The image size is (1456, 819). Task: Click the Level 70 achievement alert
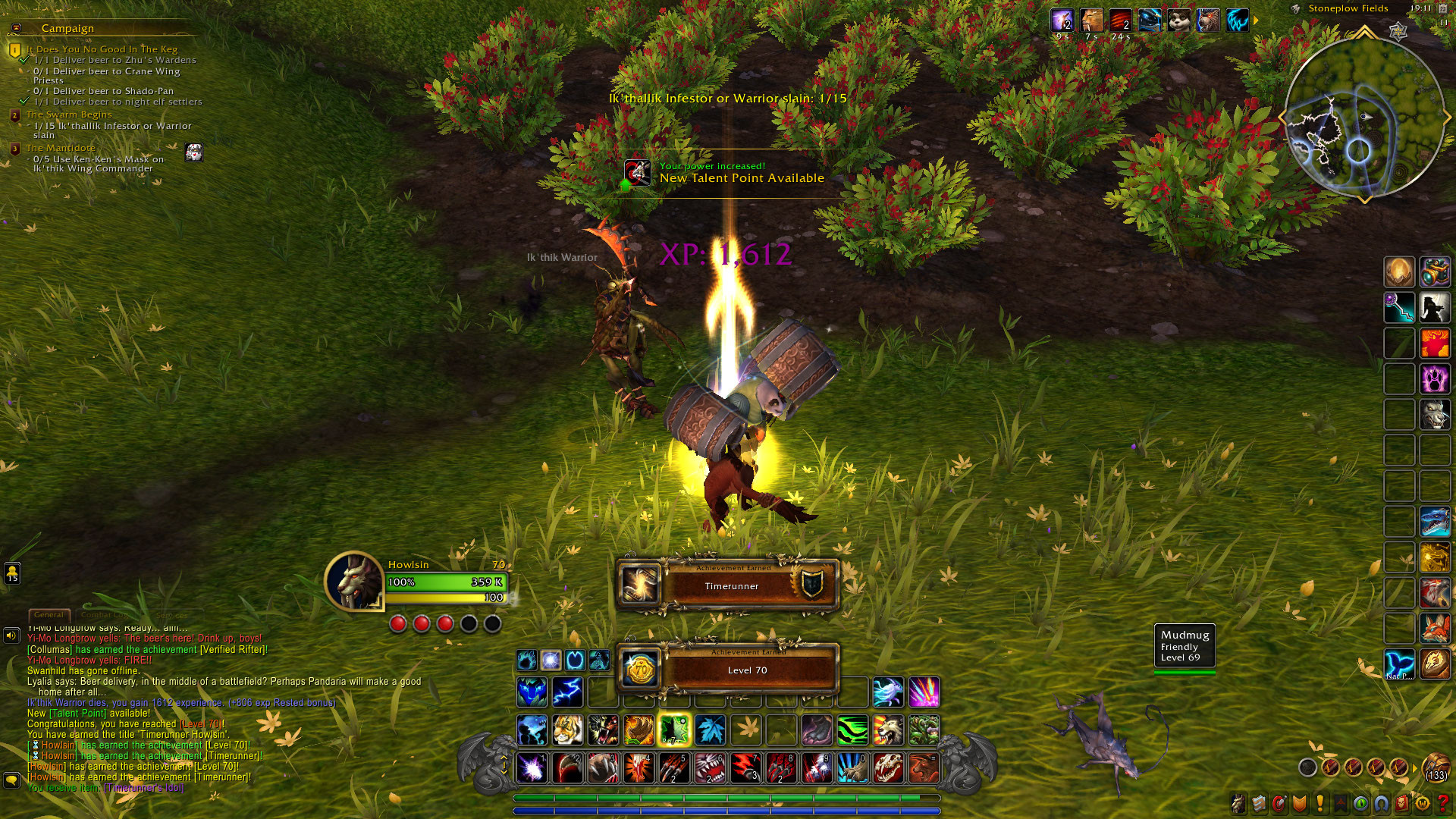[x=730, y=669]
